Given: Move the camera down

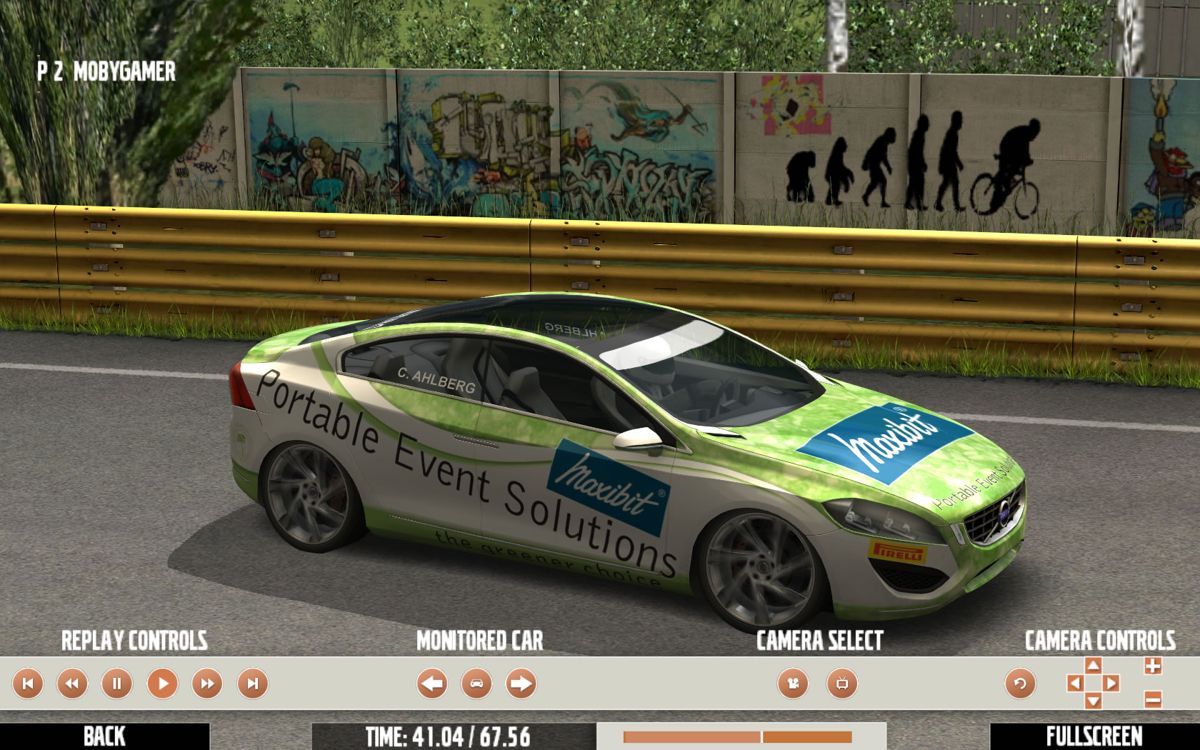Looking at the screenshot, I should click(x=1093, y=701).
